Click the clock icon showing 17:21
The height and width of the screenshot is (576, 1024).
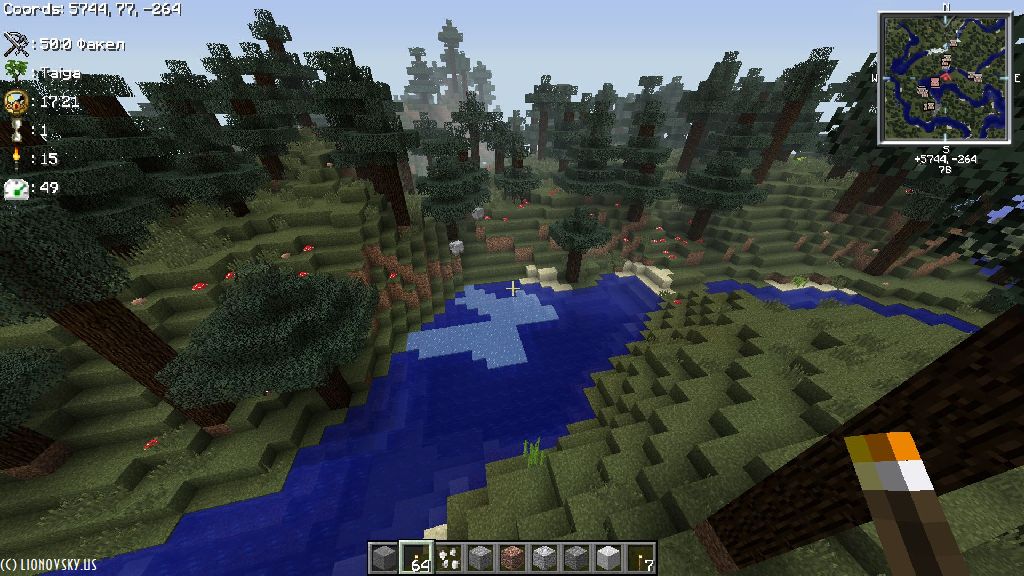click(16, 101)
